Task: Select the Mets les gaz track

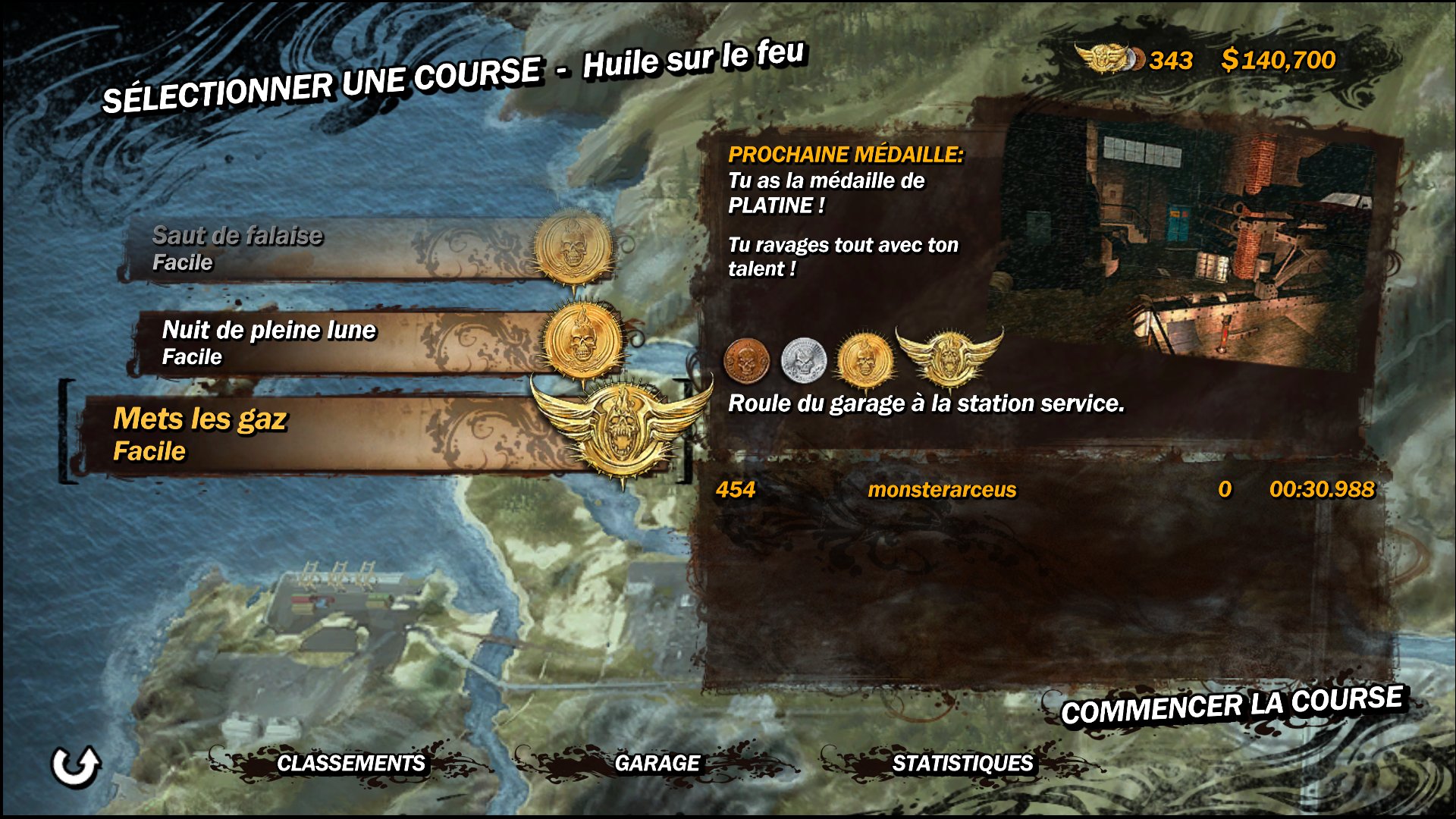Action: point(334,435)
